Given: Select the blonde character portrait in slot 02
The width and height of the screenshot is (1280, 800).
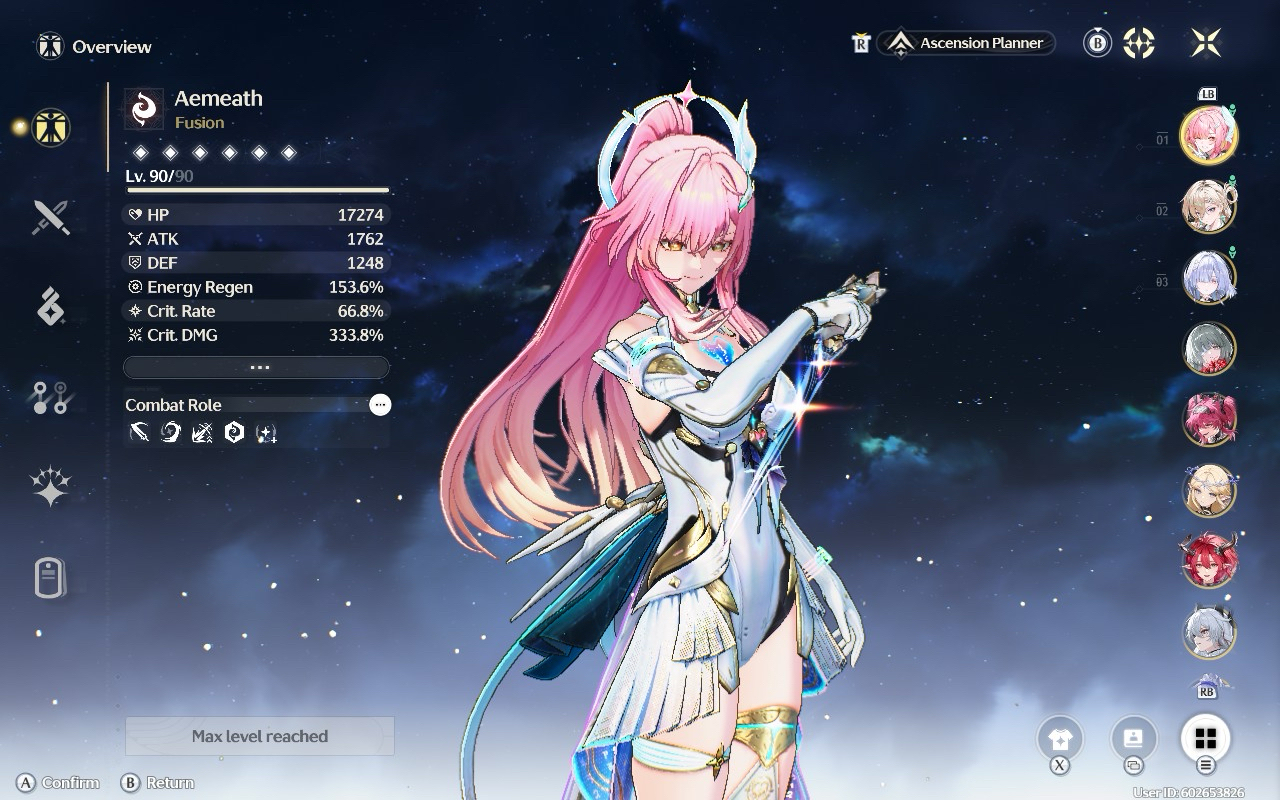Looking at the screenshot, I should (1209, 206).
